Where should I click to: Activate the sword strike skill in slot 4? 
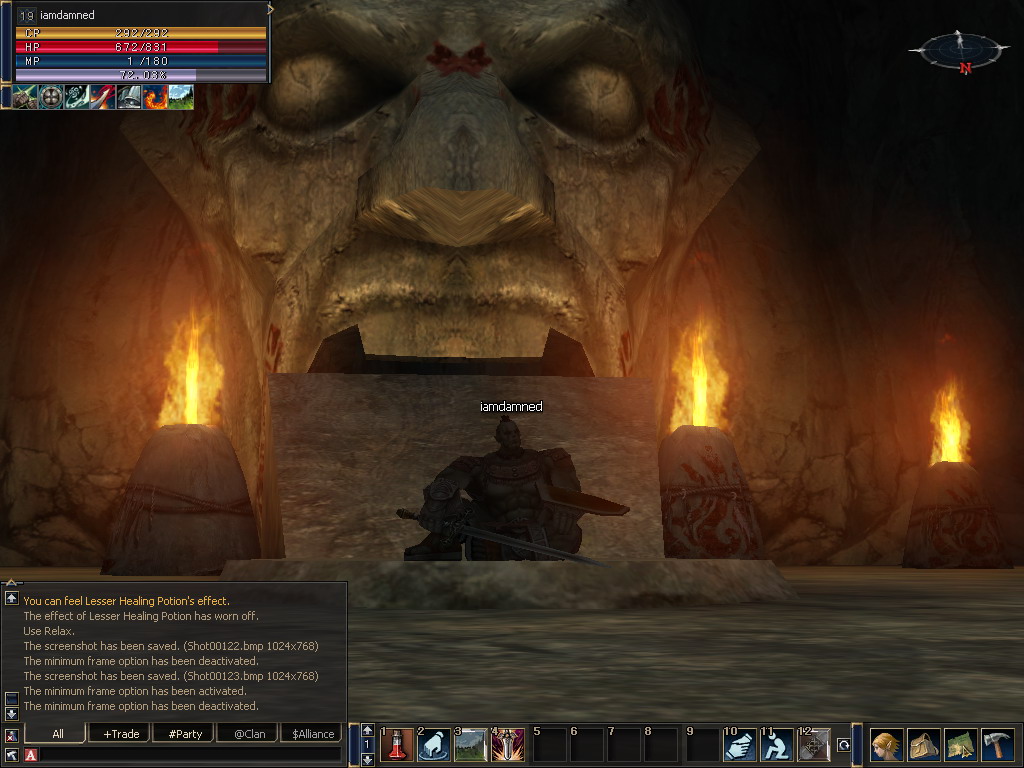[x=508, y=745]
